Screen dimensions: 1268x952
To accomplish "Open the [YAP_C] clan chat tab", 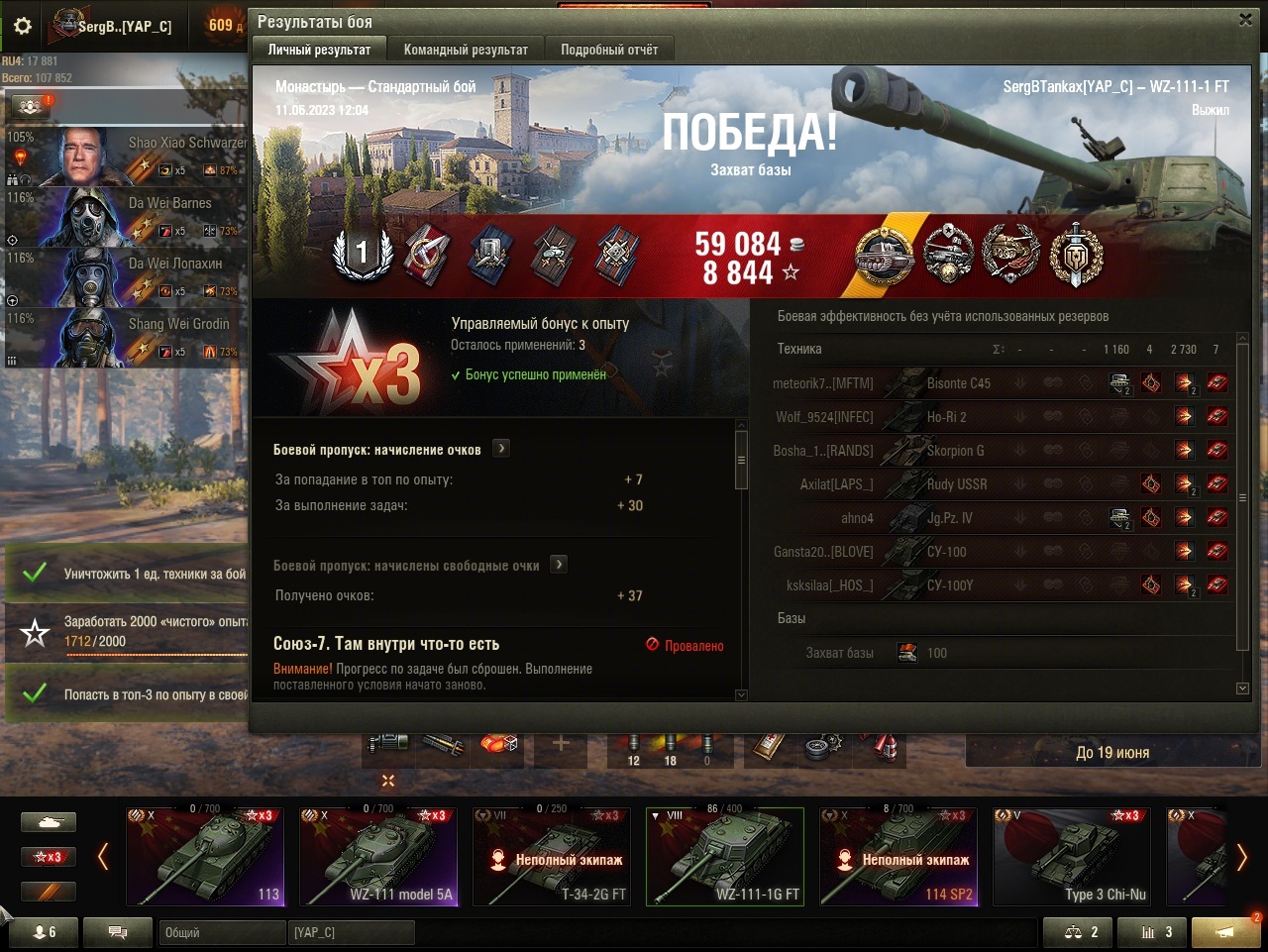I will click(x=352, y=932).
